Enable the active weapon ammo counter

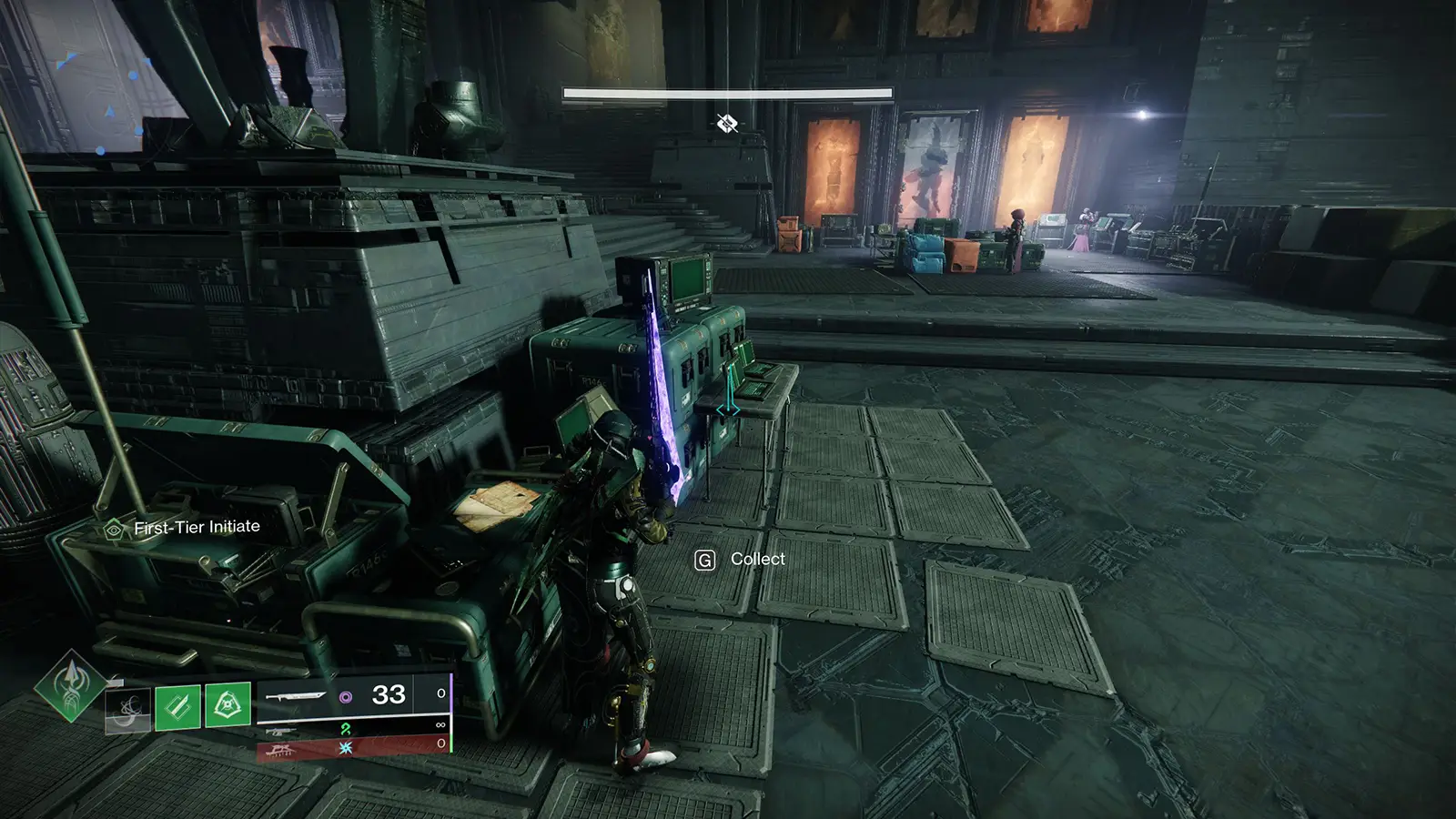[x=389, y=694]
